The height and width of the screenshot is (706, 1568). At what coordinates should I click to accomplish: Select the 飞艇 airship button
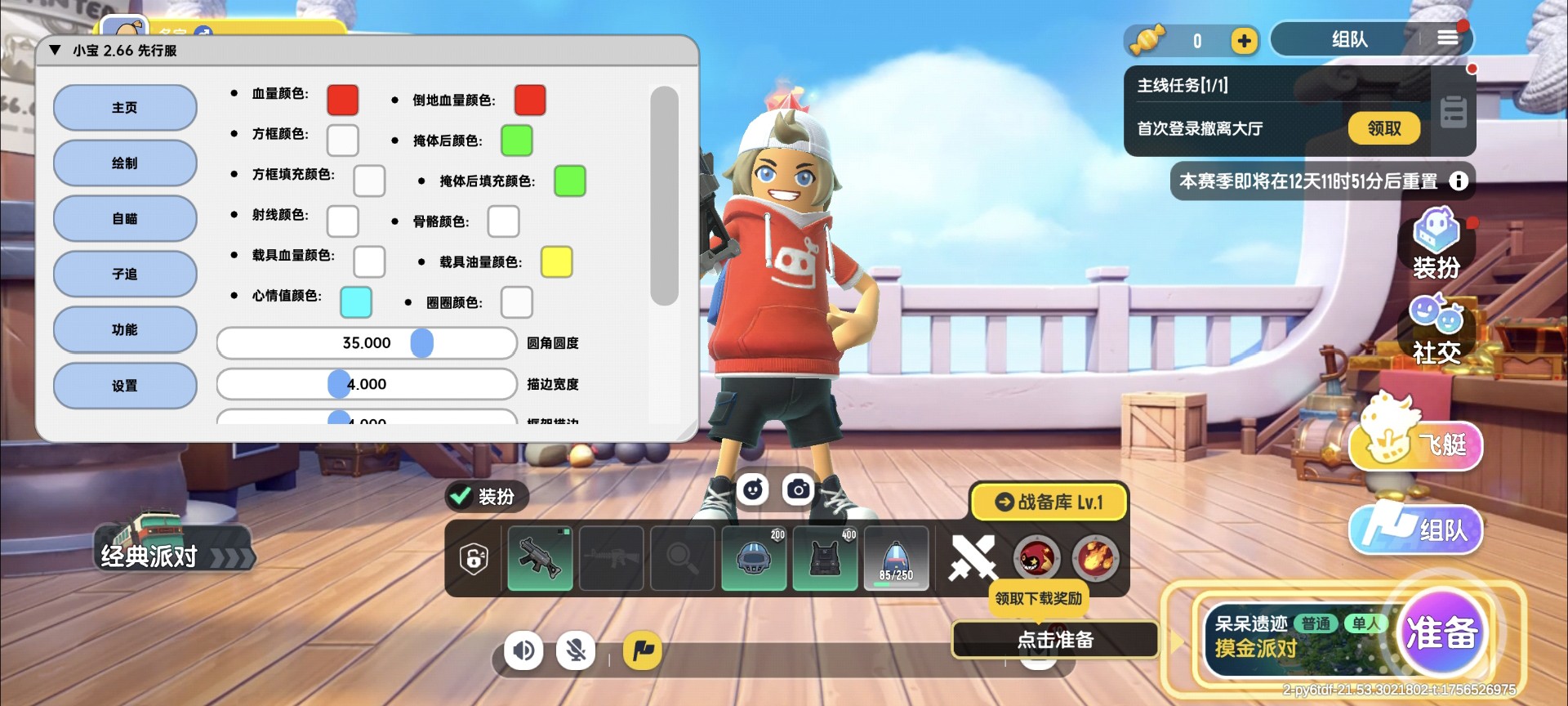coord(1415,442)
